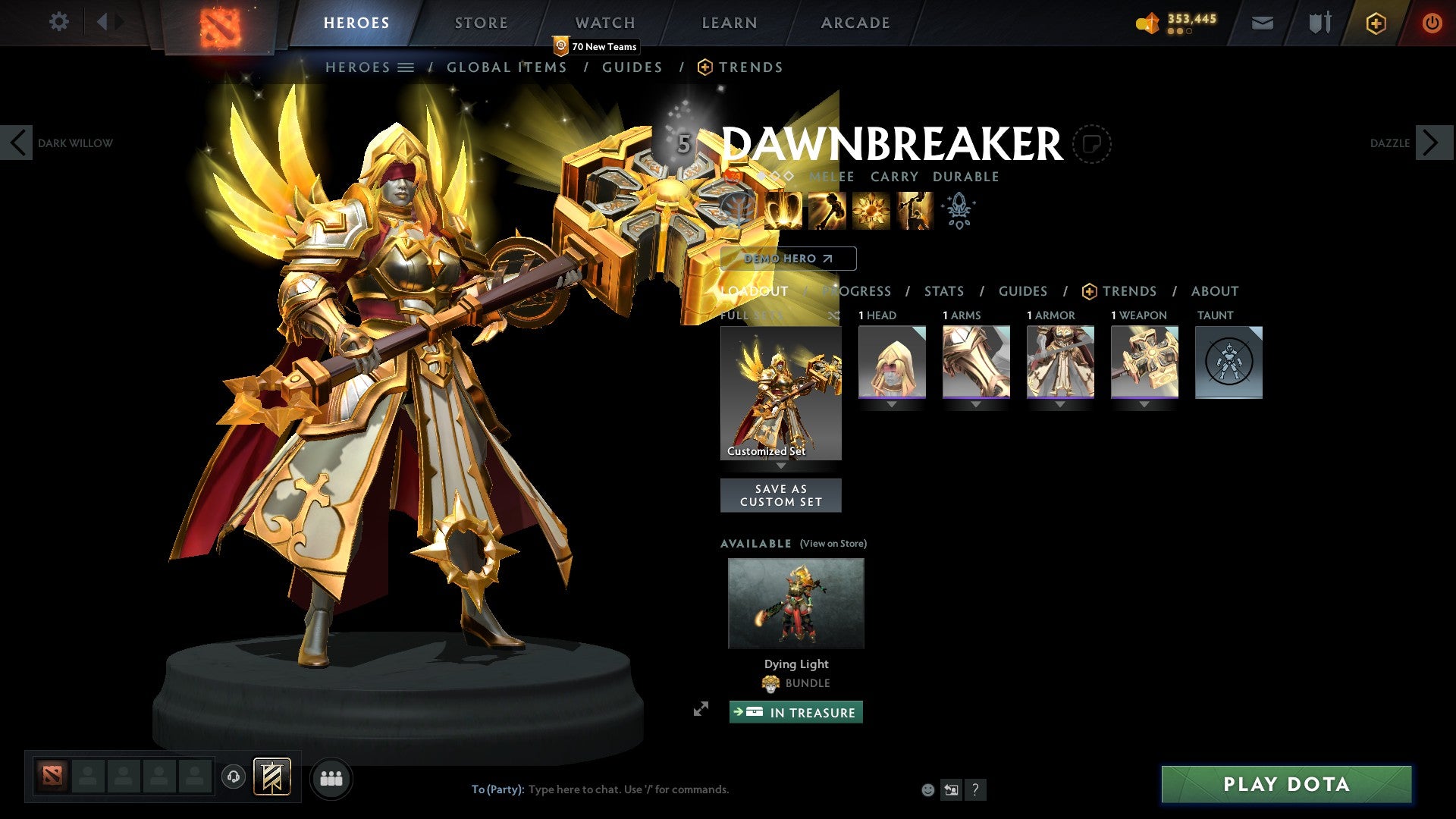This screenshot has height=819, width=1456.
Task: Switch to the STATS tab
Action: pos(943,291)
